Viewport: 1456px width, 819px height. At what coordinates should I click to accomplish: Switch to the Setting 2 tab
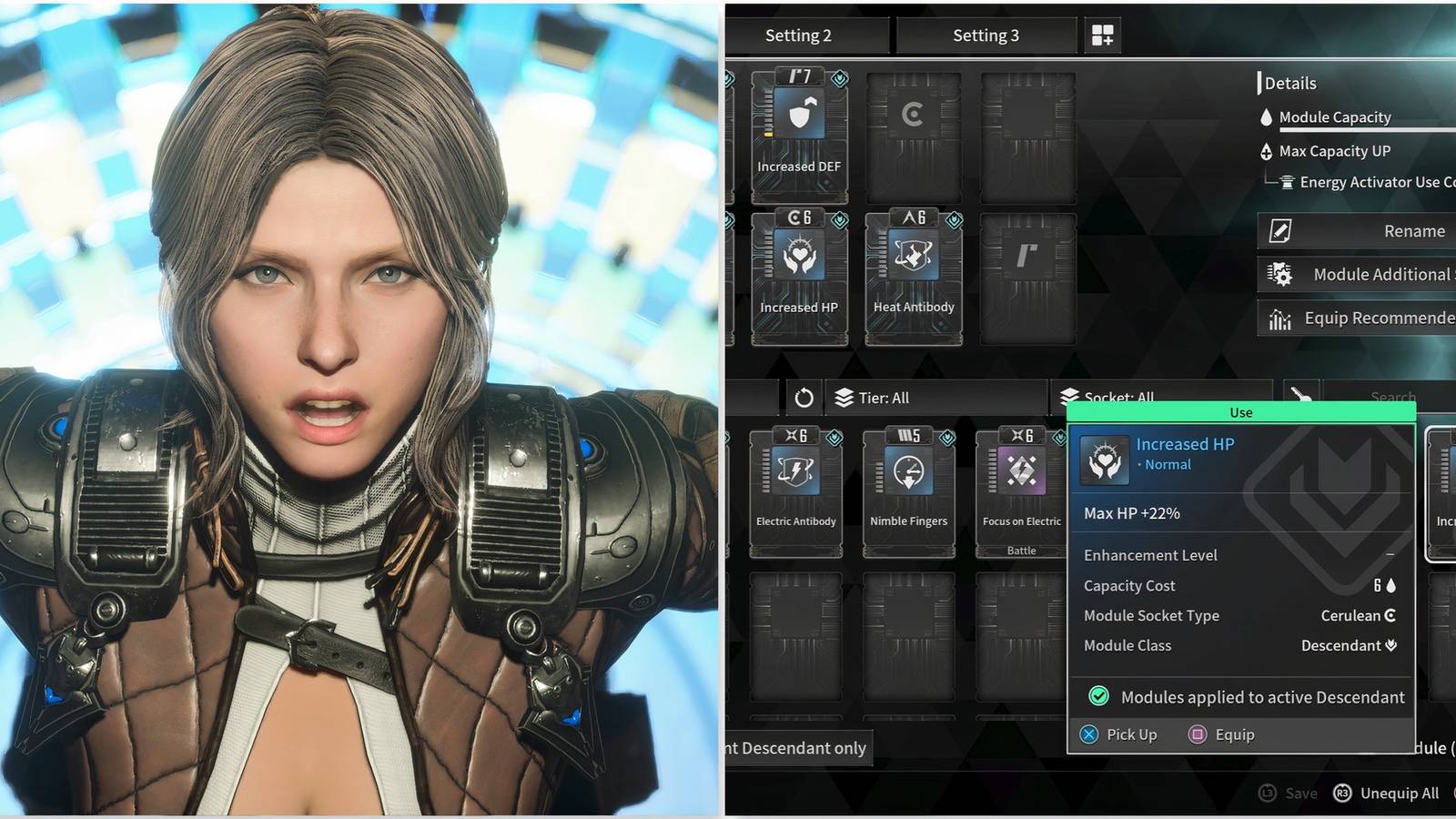coord(799,35)
